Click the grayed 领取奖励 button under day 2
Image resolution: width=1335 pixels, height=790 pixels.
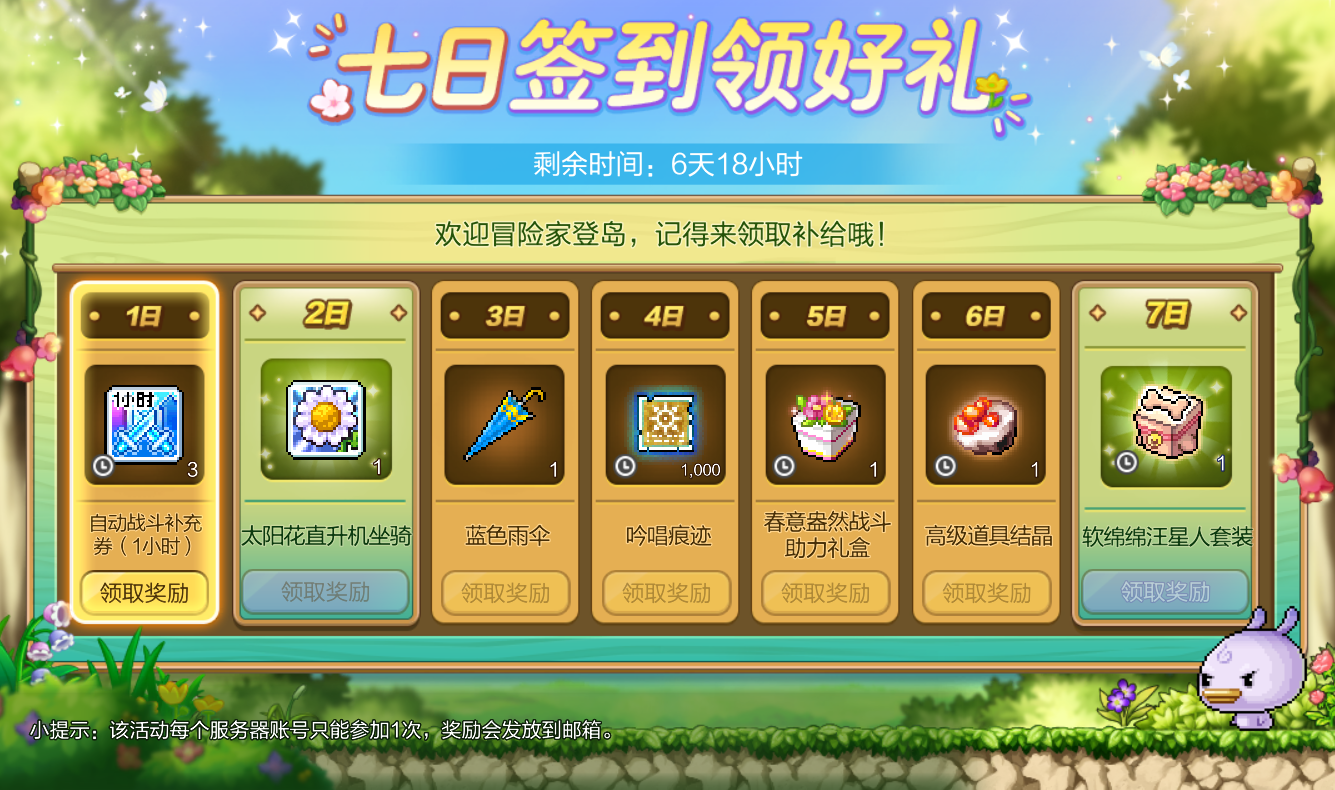tap(325, 593)
